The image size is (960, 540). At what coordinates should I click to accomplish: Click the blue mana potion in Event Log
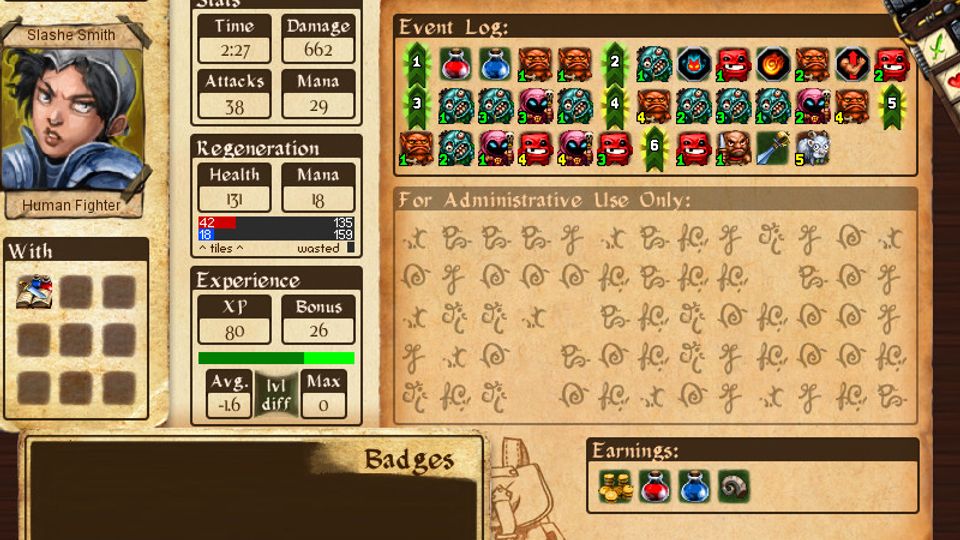click(494, 64)
